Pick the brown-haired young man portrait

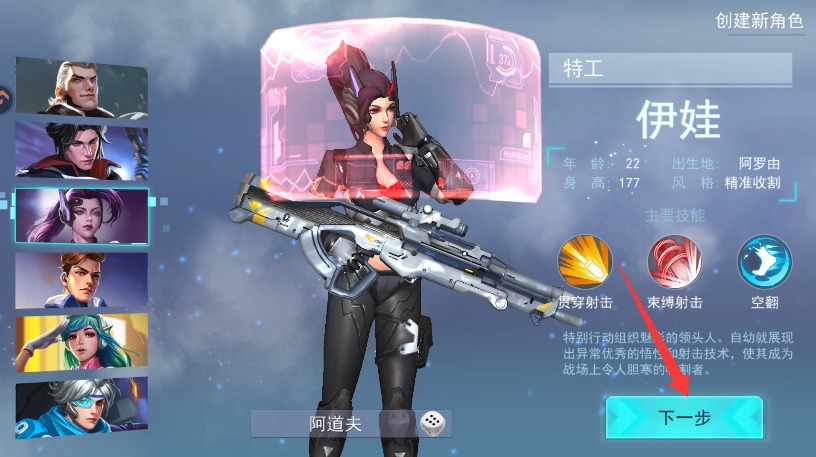(x=82, y=280)
